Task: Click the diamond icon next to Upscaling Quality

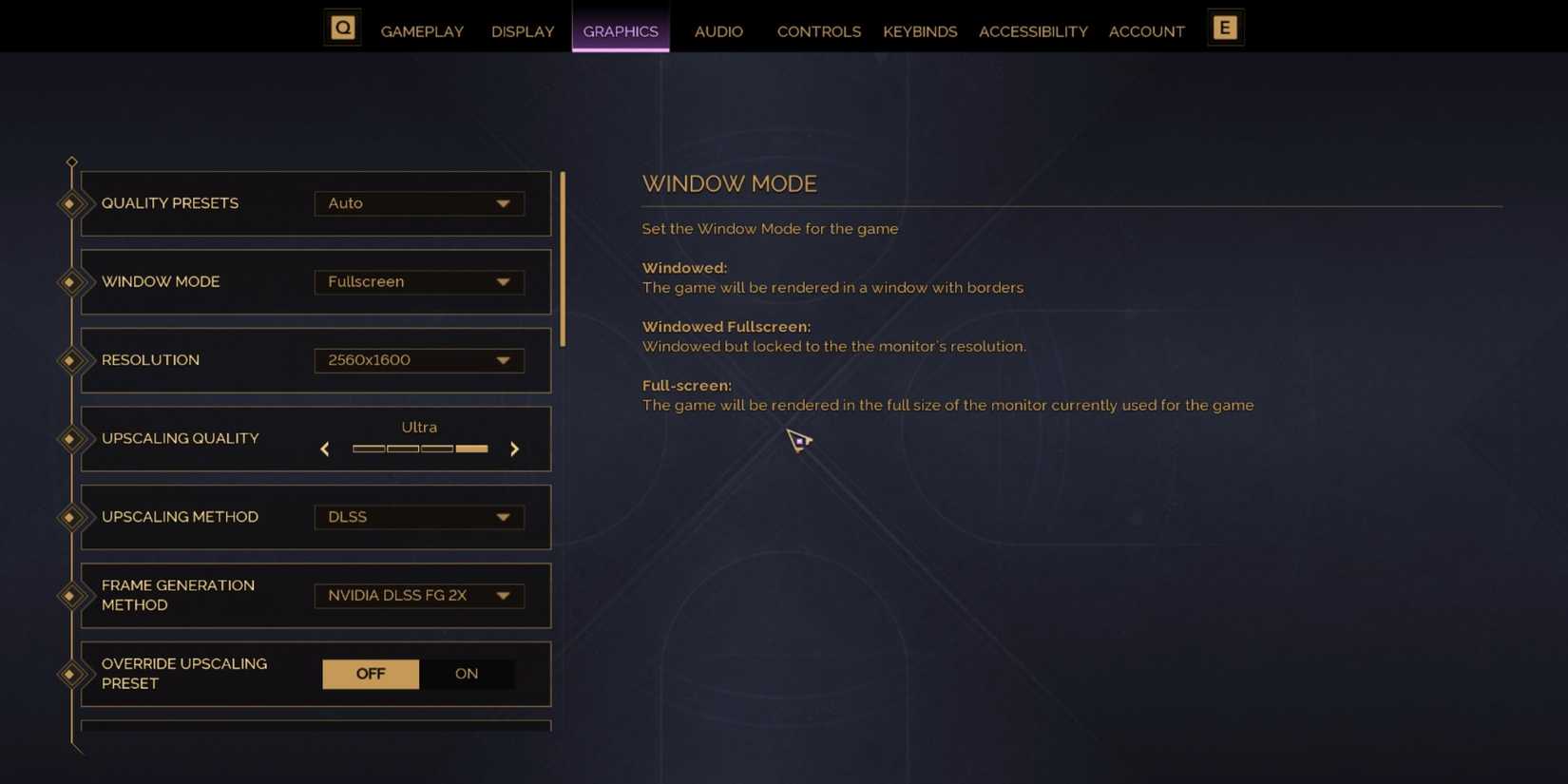Action: point(72,438)
